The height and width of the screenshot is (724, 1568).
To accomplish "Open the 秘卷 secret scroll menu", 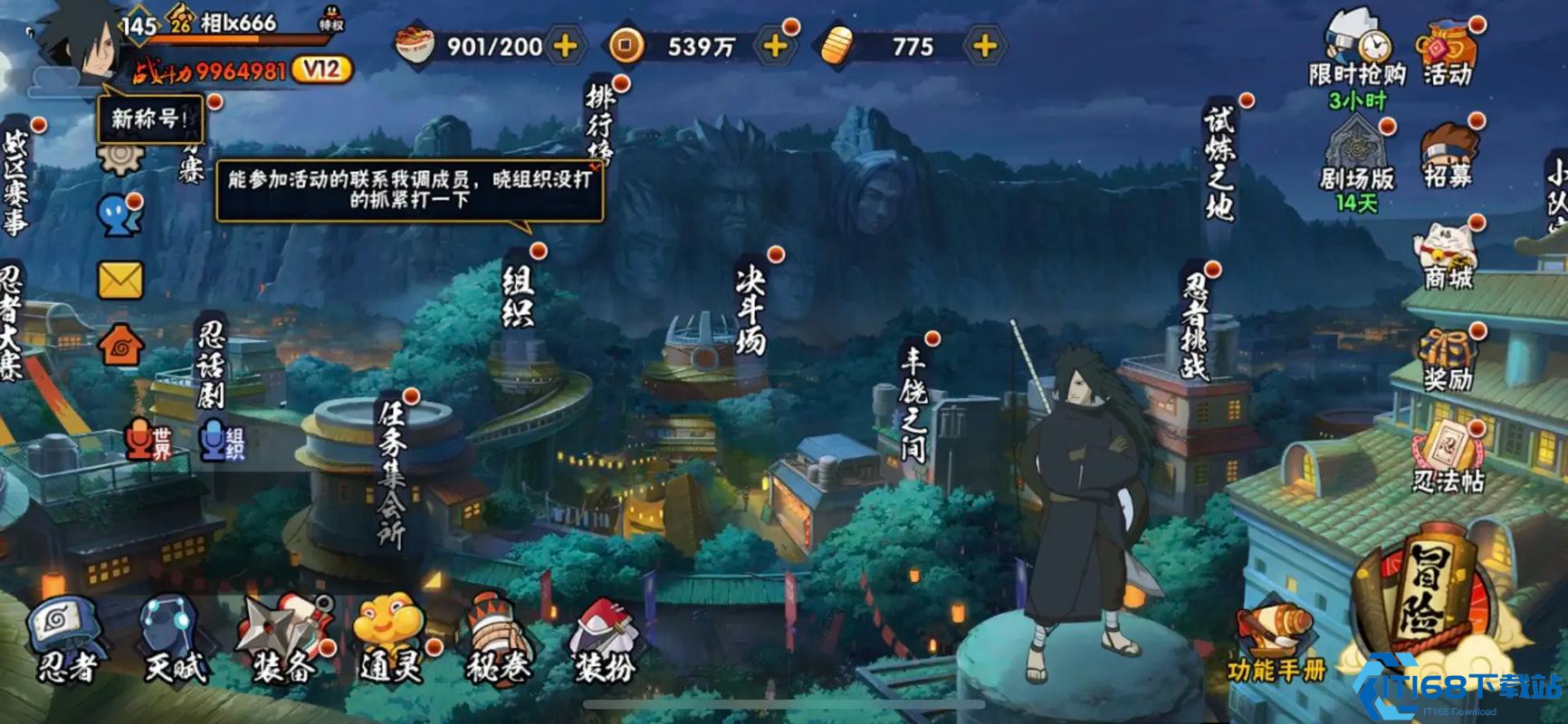I will (498, 638).
